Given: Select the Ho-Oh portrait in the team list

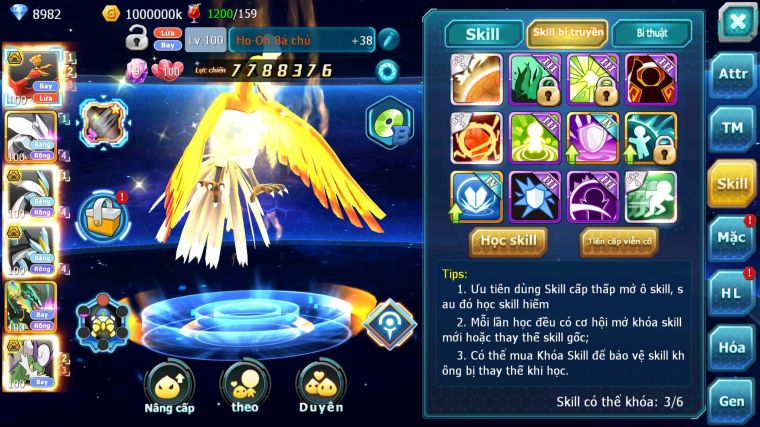Looking at the screenshot, I should click(30, 73).
